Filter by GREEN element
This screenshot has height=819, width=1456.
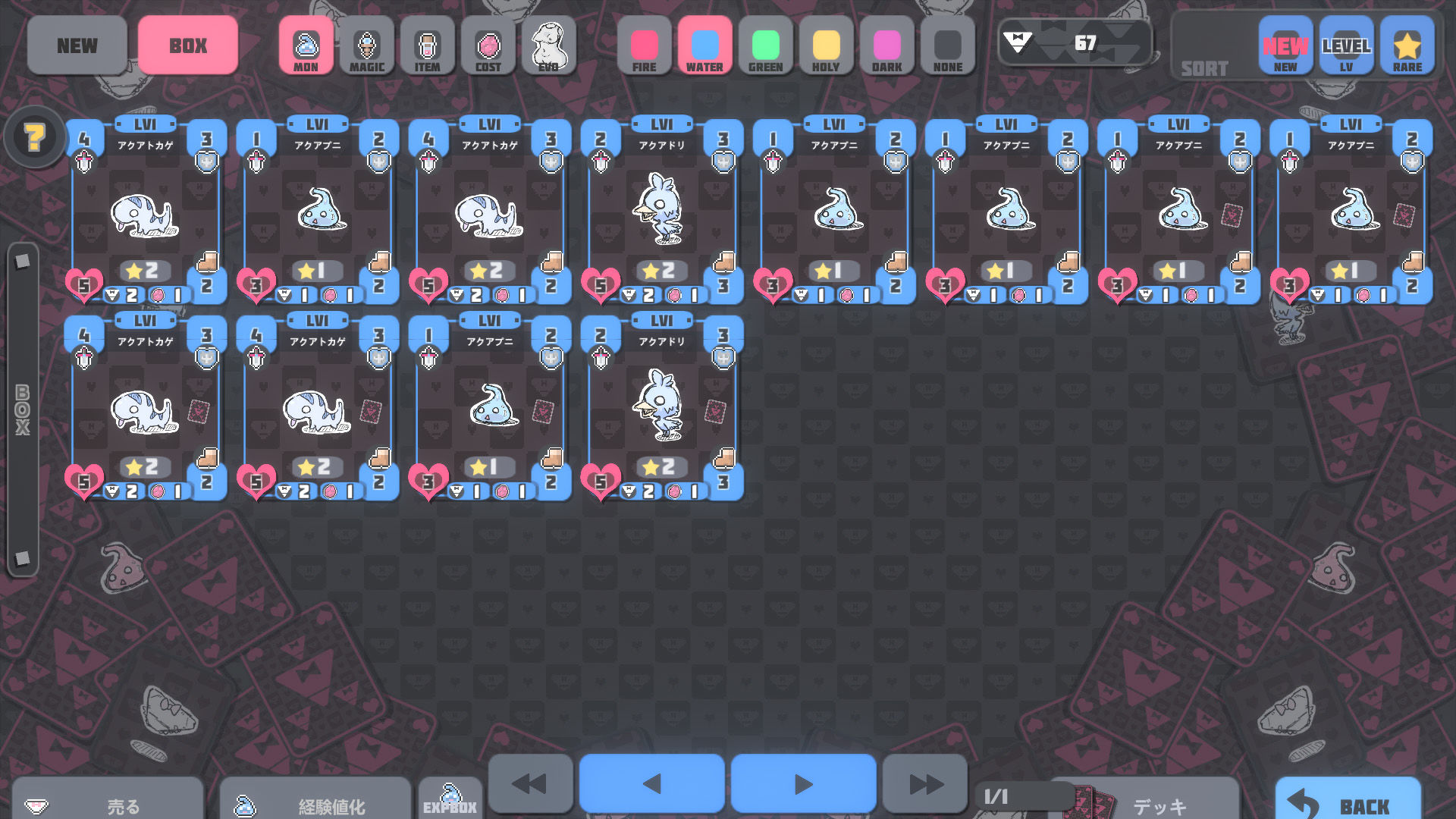point(765,47)
